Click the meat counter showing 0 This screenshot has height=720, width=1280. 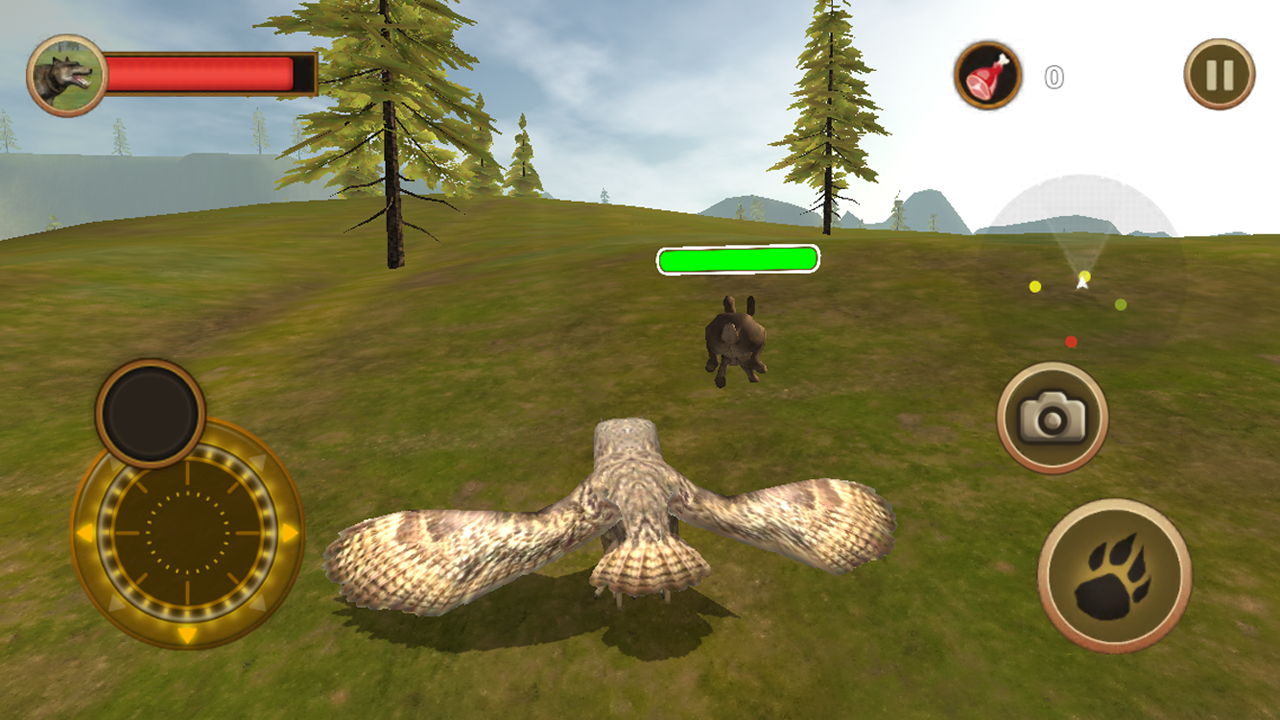1052,75
